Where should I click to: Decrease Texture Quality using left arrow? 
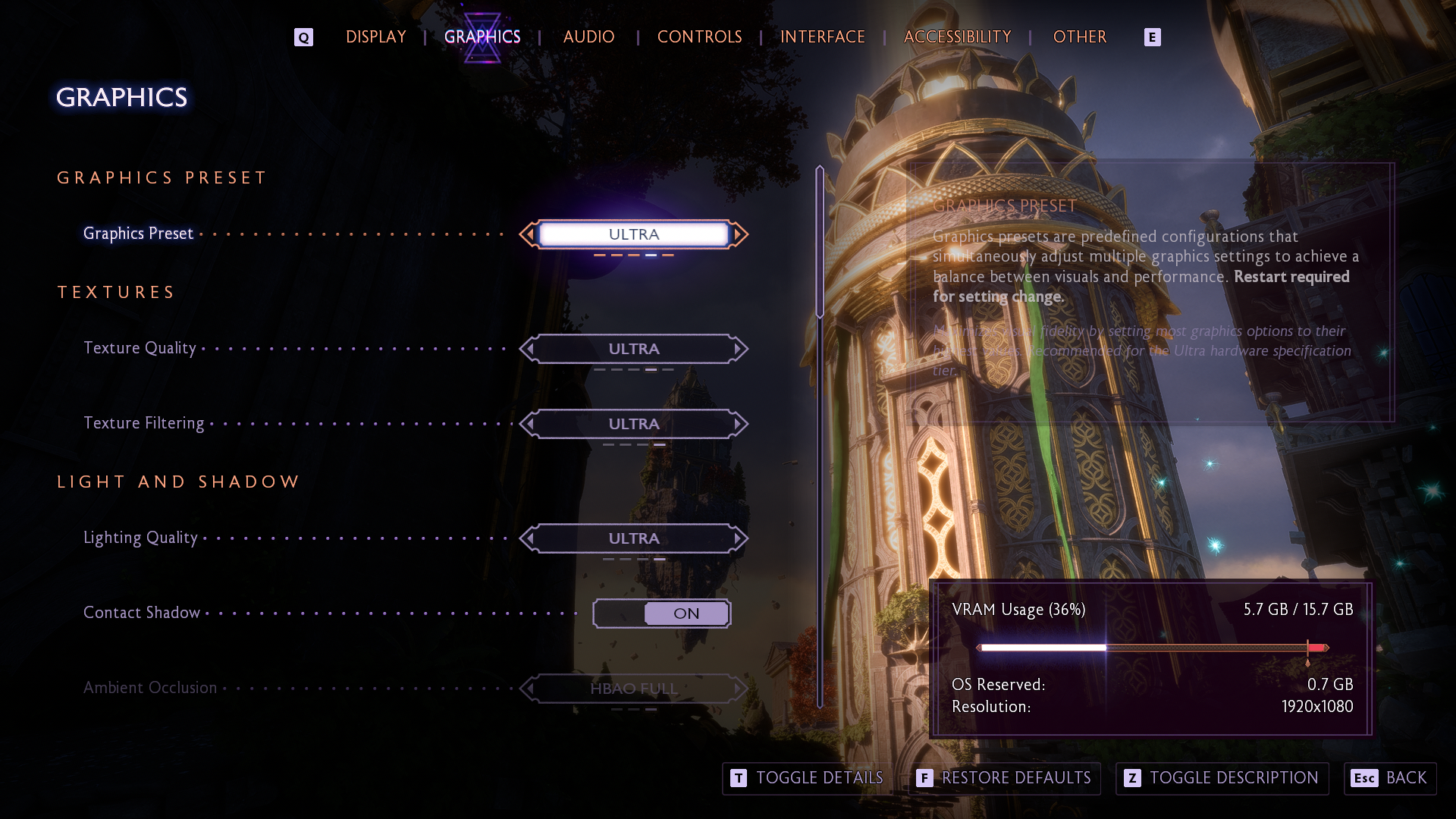point(529,349)
